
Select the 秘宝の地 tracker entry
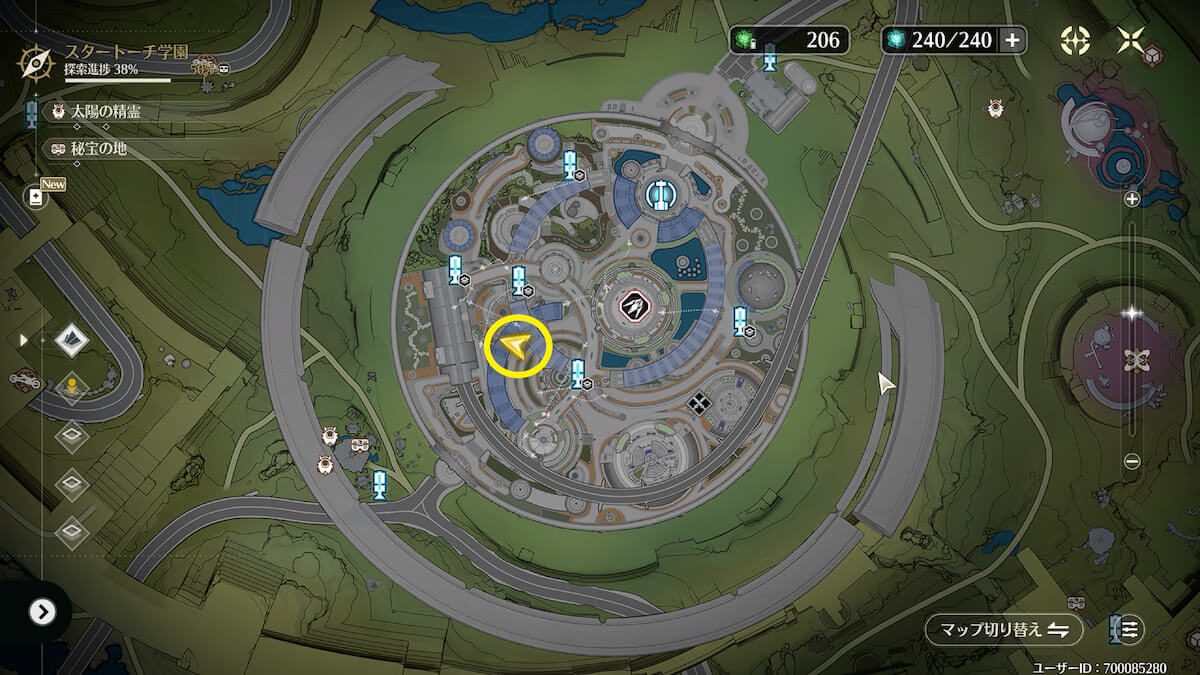[x=98, y=149]
